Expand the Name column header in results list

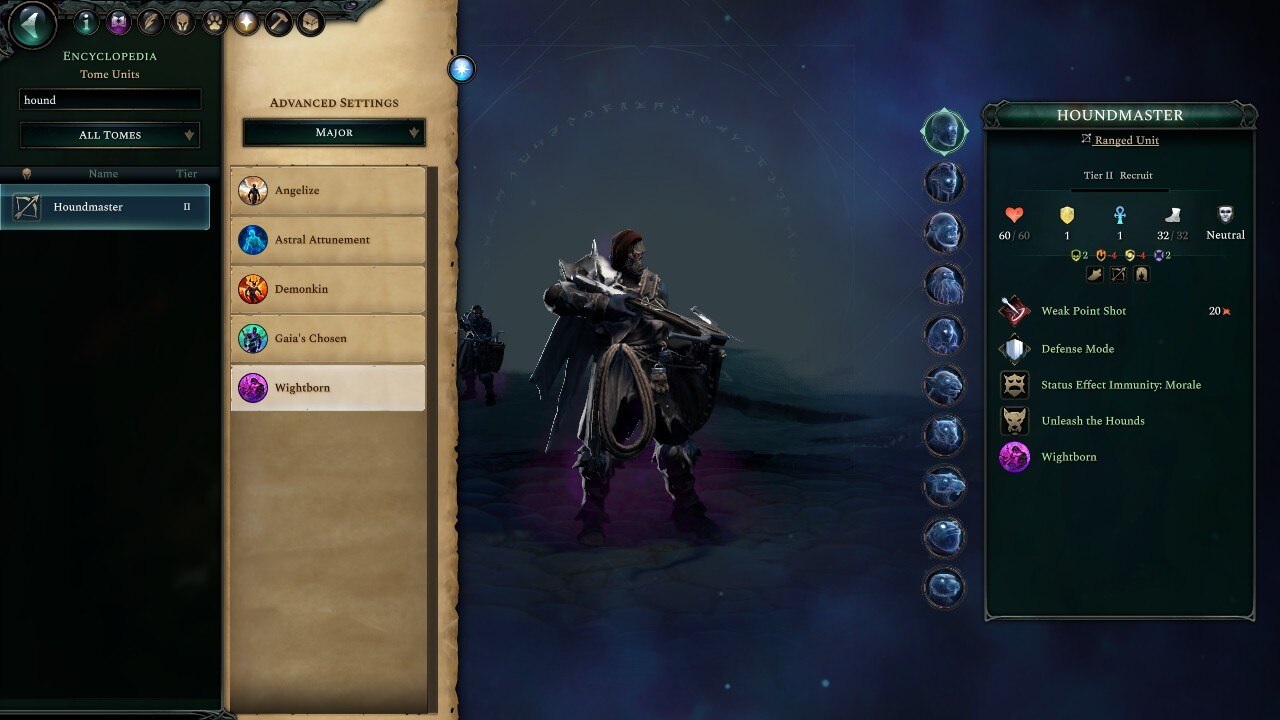click(103, 173)
